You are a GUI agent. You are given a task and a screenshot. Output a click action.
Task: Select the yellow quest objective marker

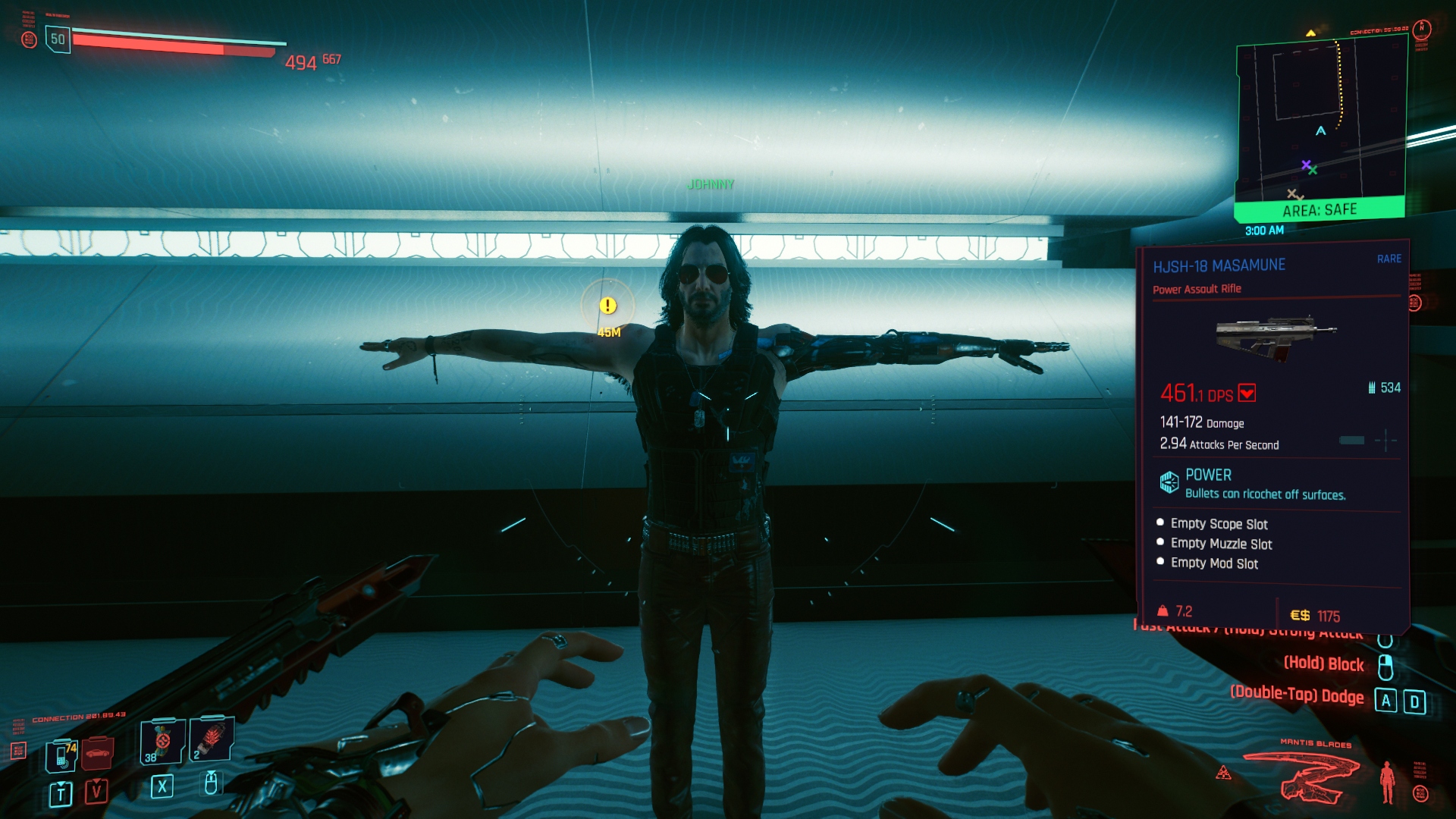607,306
